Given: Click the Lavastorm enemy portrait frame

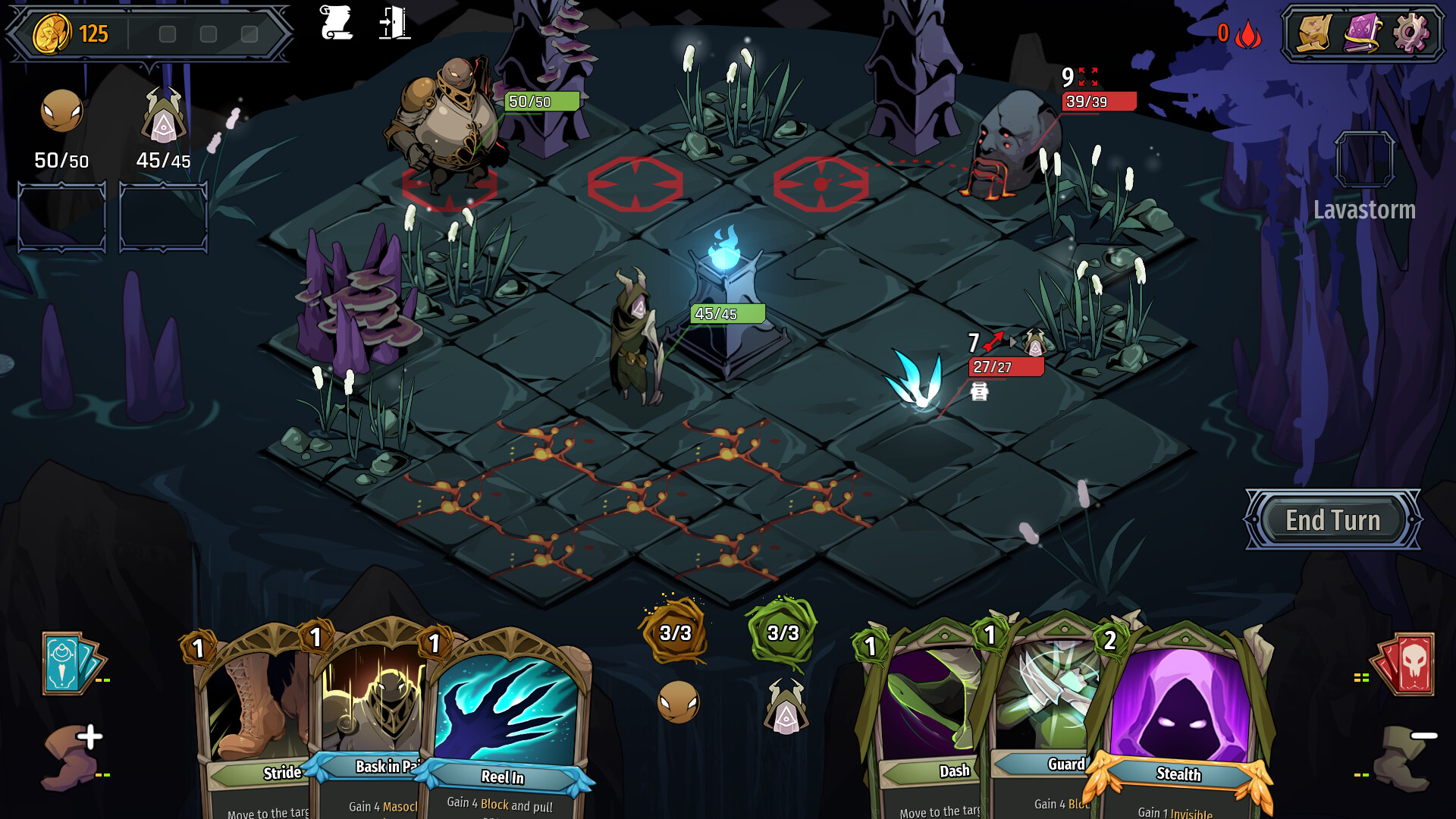Looking at the screenshot, I should pos(1365,159).
